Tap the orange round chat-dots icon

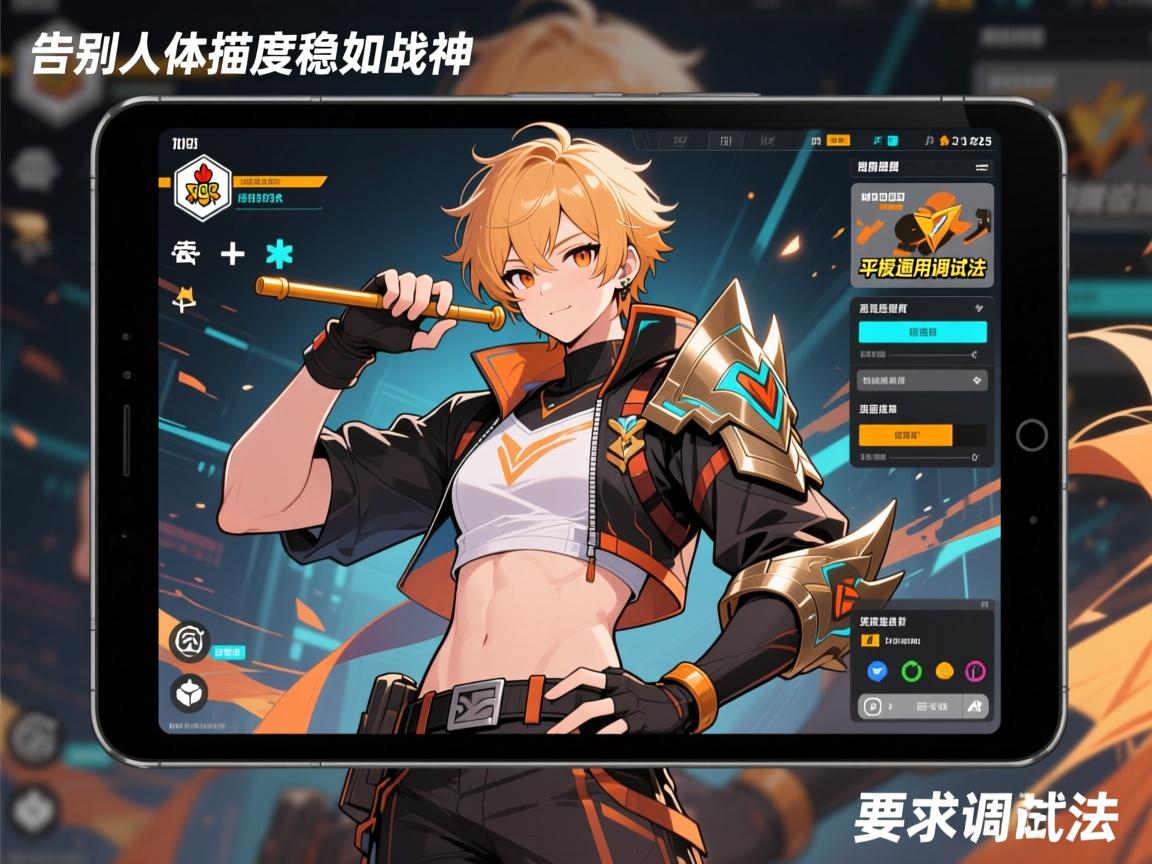pos(944,671)
